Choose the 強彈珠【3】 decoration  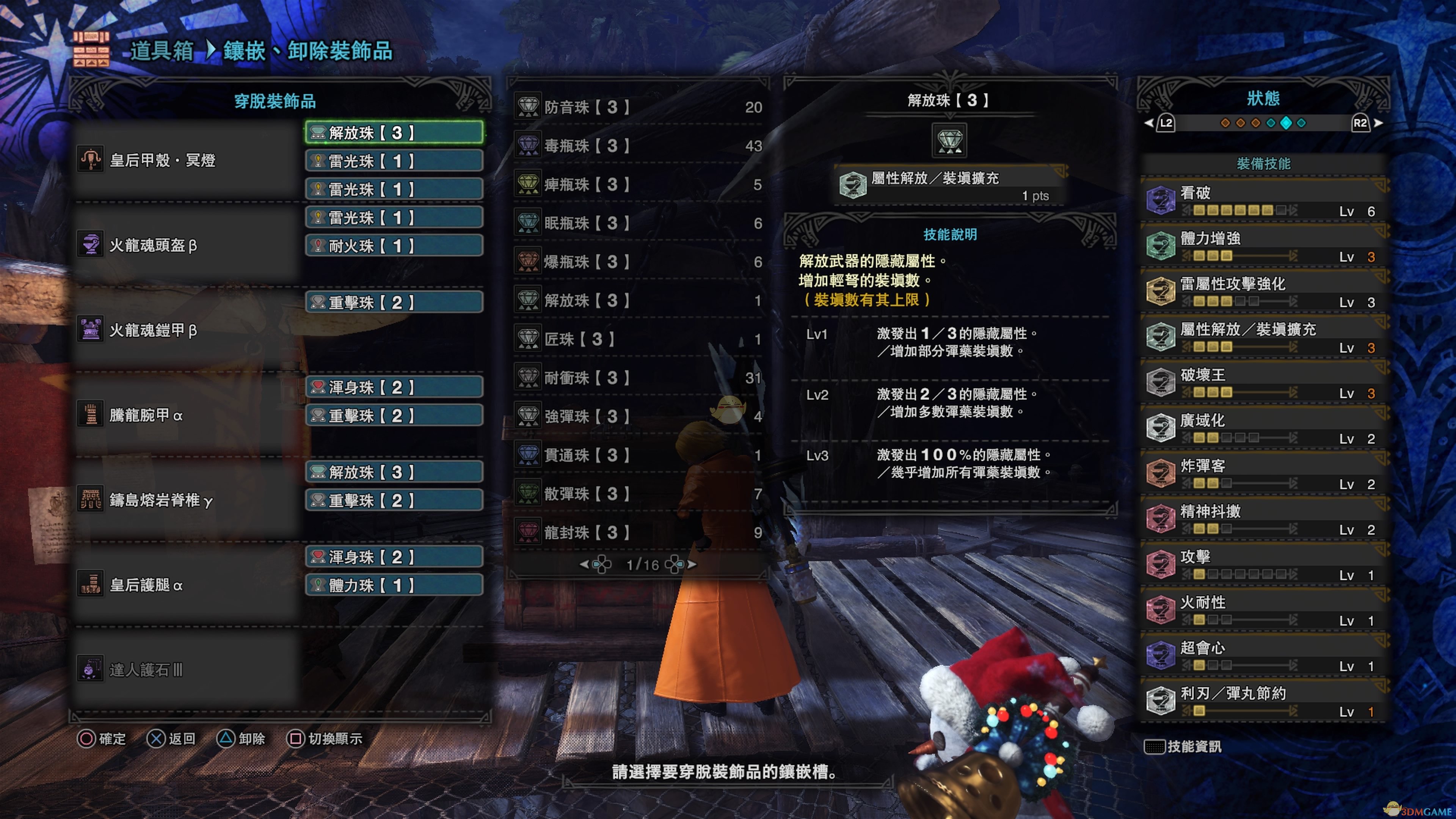coord(639,417)
